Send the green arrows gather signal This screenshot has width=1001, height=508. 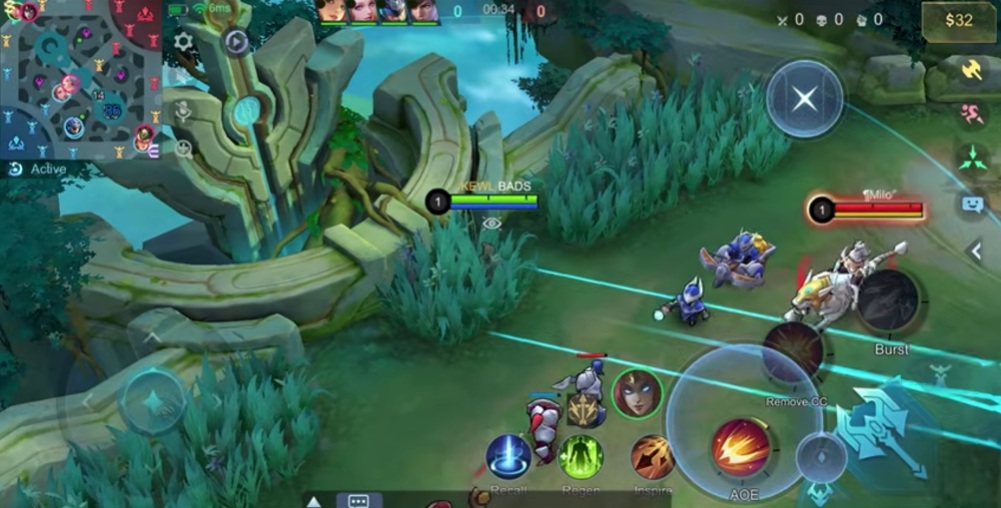coord(972,158)
